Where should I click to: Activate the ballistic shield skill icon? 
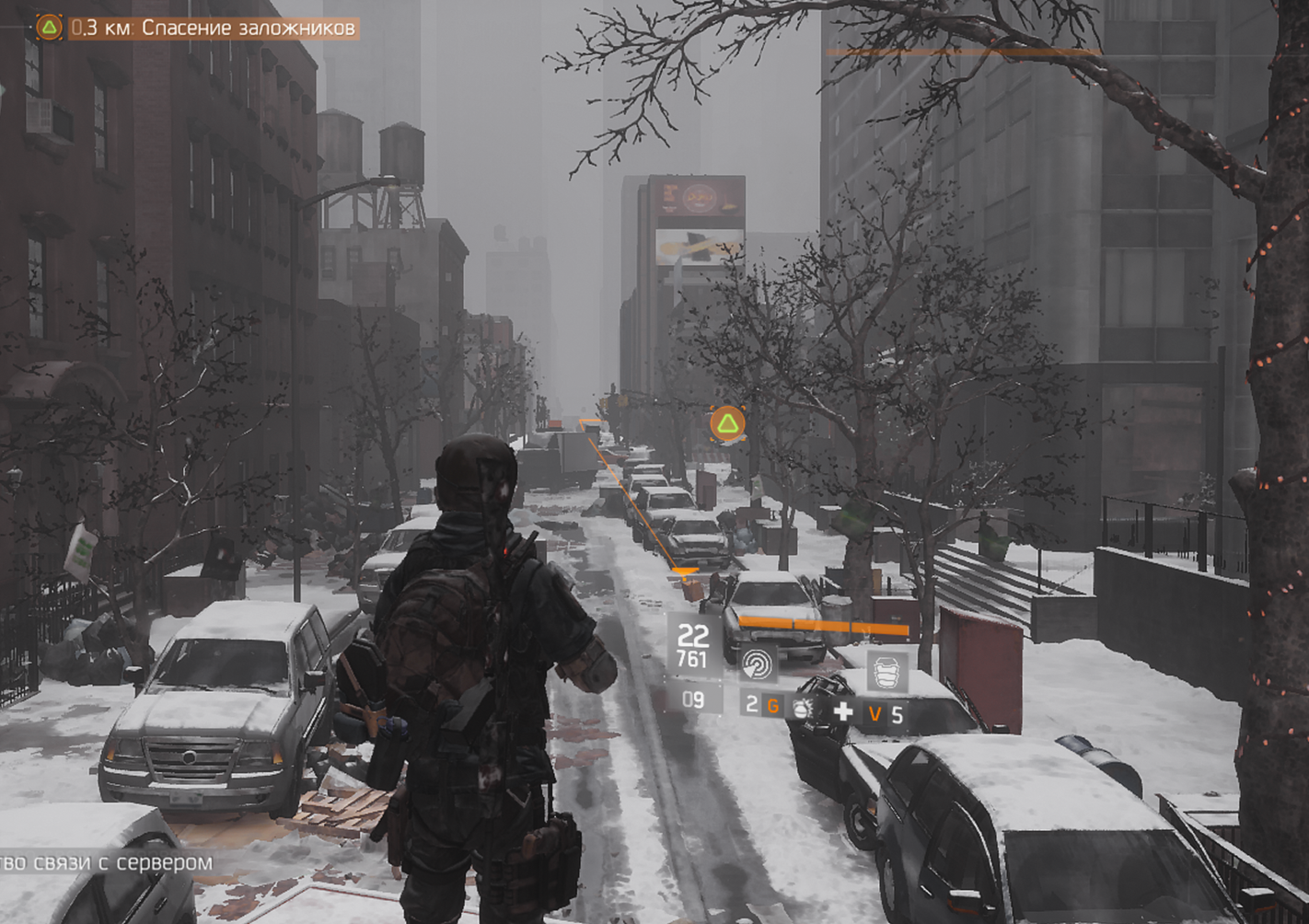(x=888, y=673)
